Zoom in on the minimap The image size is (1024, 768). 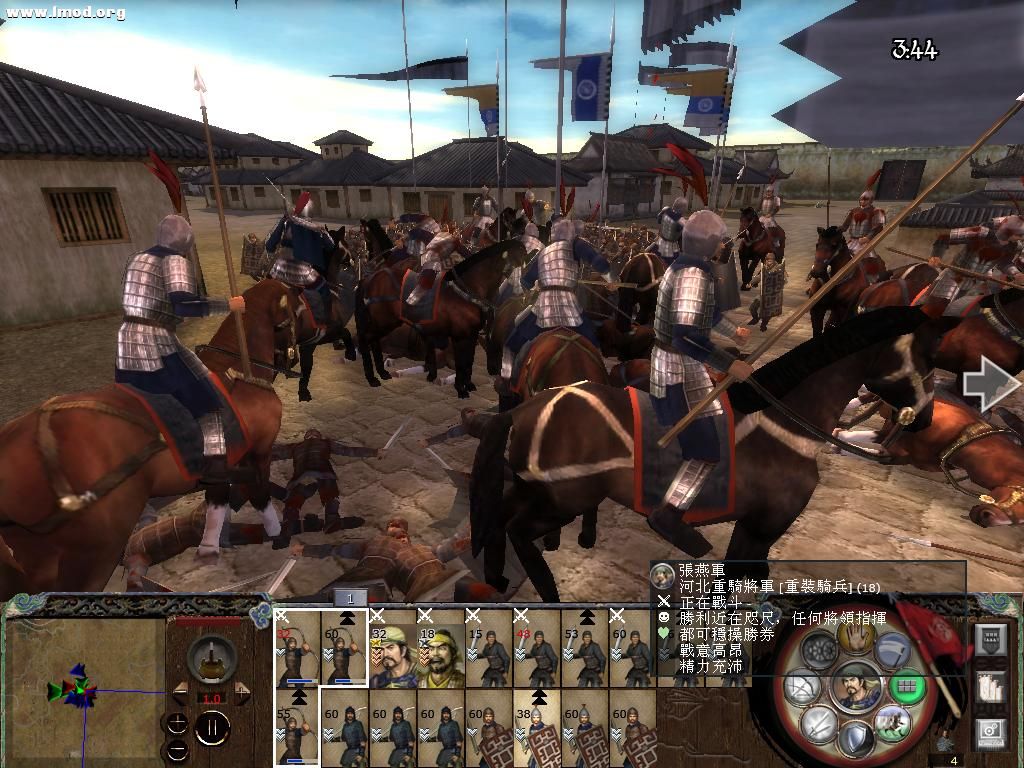tap(177, 724)
